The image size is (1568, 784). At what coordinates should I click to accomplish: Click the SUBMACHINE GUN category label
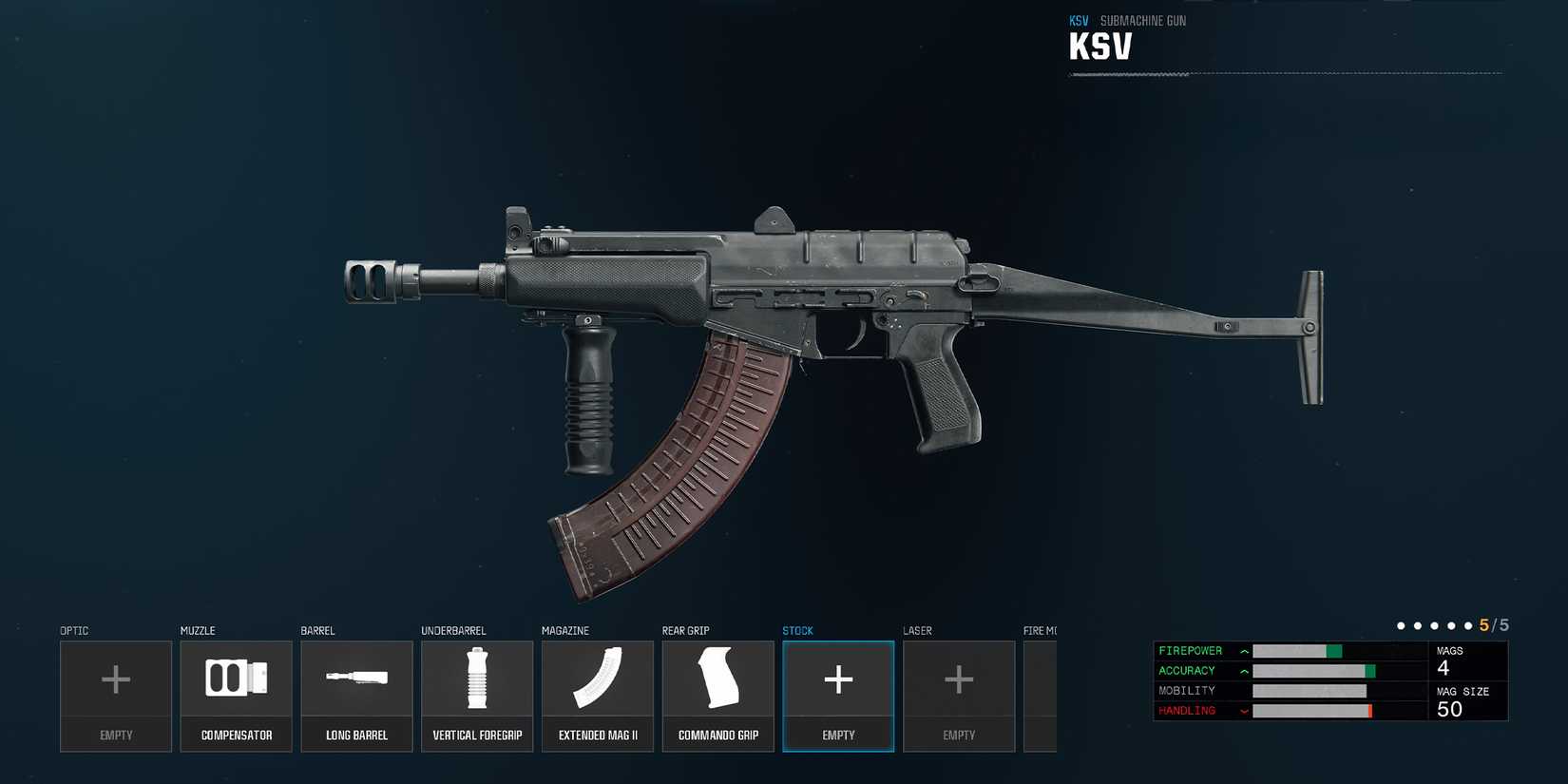(1143, 20)
